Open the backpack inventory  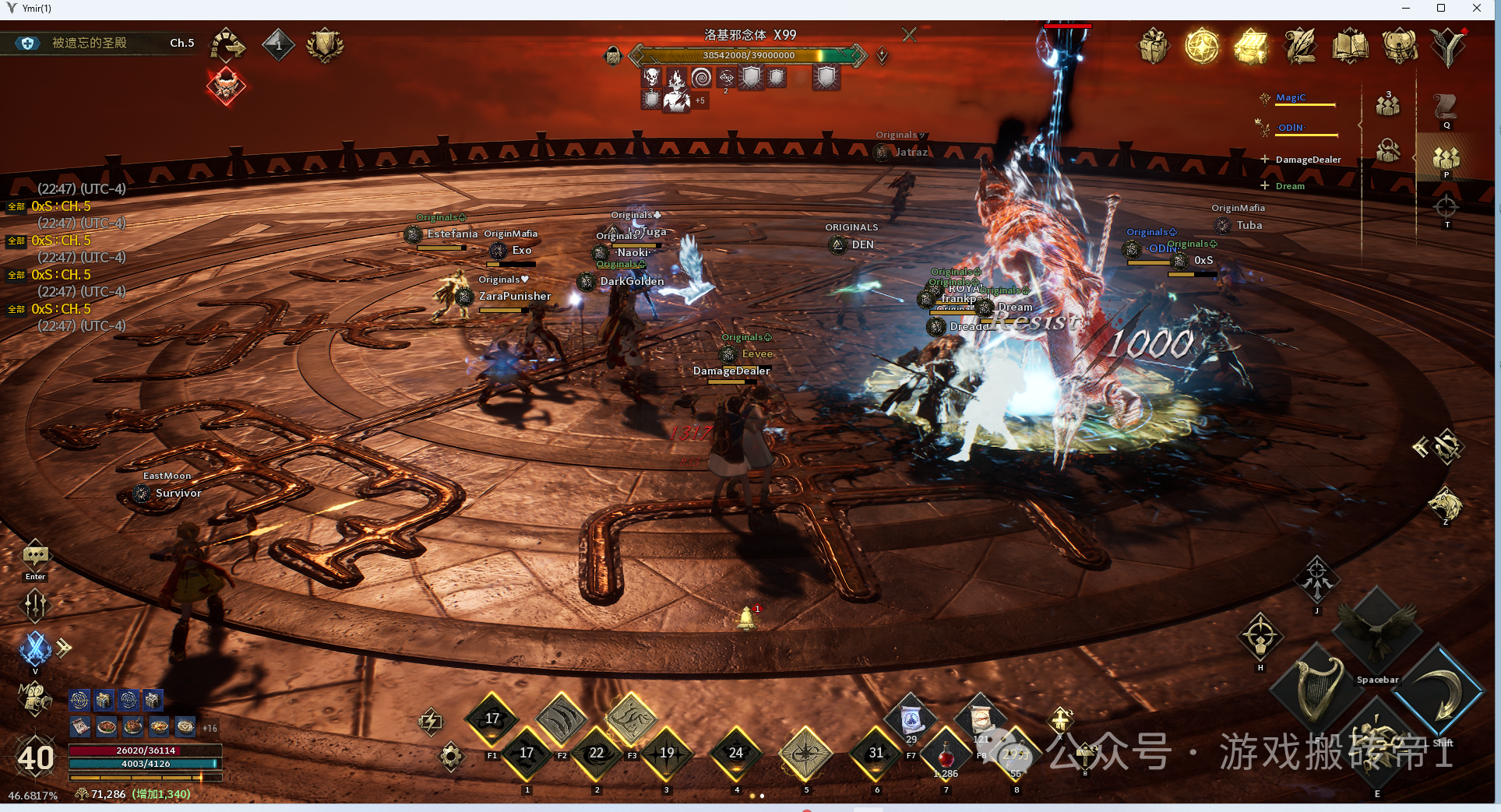[x=1399, y=46]
